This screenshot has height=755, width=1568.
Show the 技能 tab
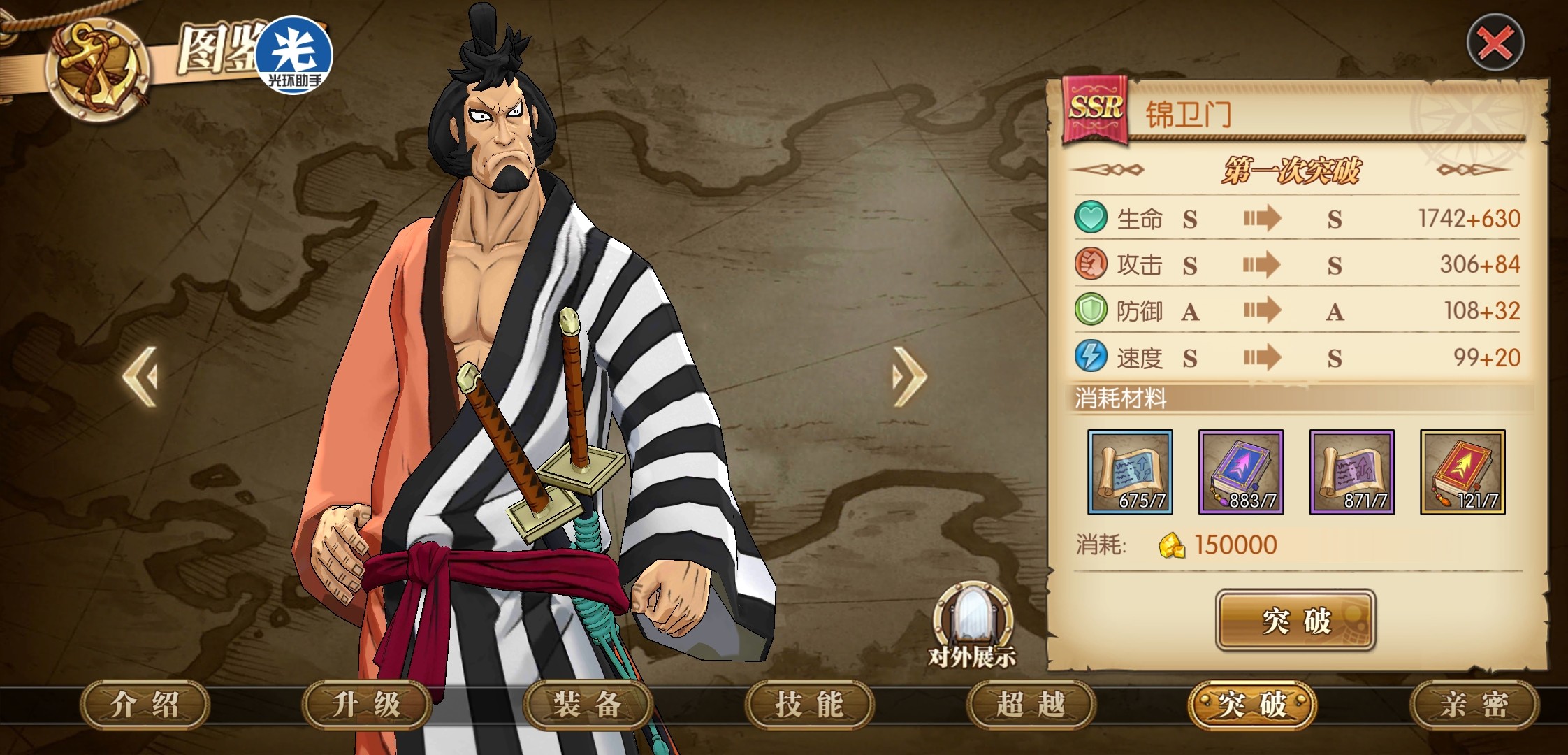pos(809,705)
